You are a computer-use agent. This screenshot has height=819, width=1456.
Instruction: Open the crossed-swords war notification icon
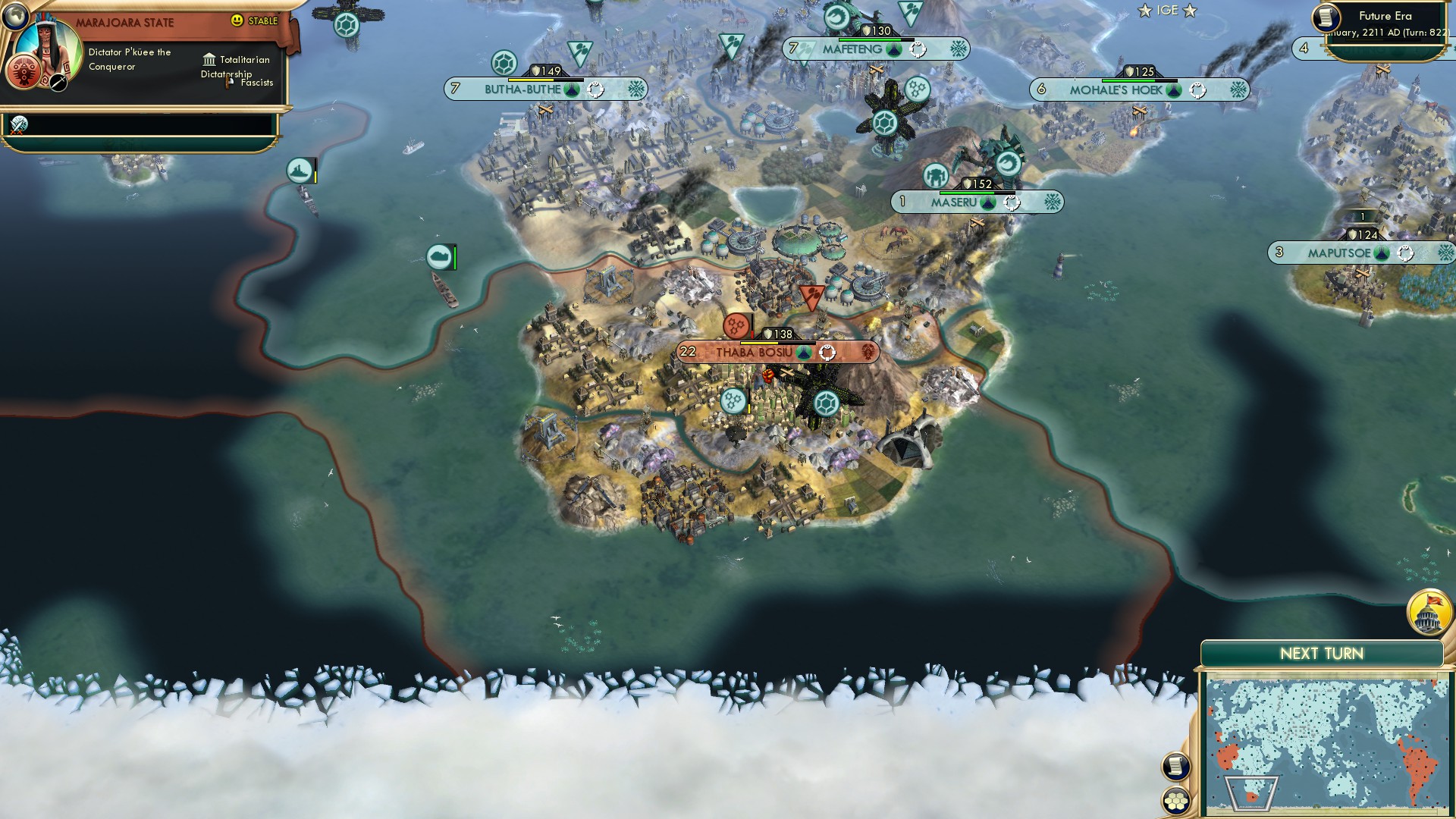click(19, 125)
